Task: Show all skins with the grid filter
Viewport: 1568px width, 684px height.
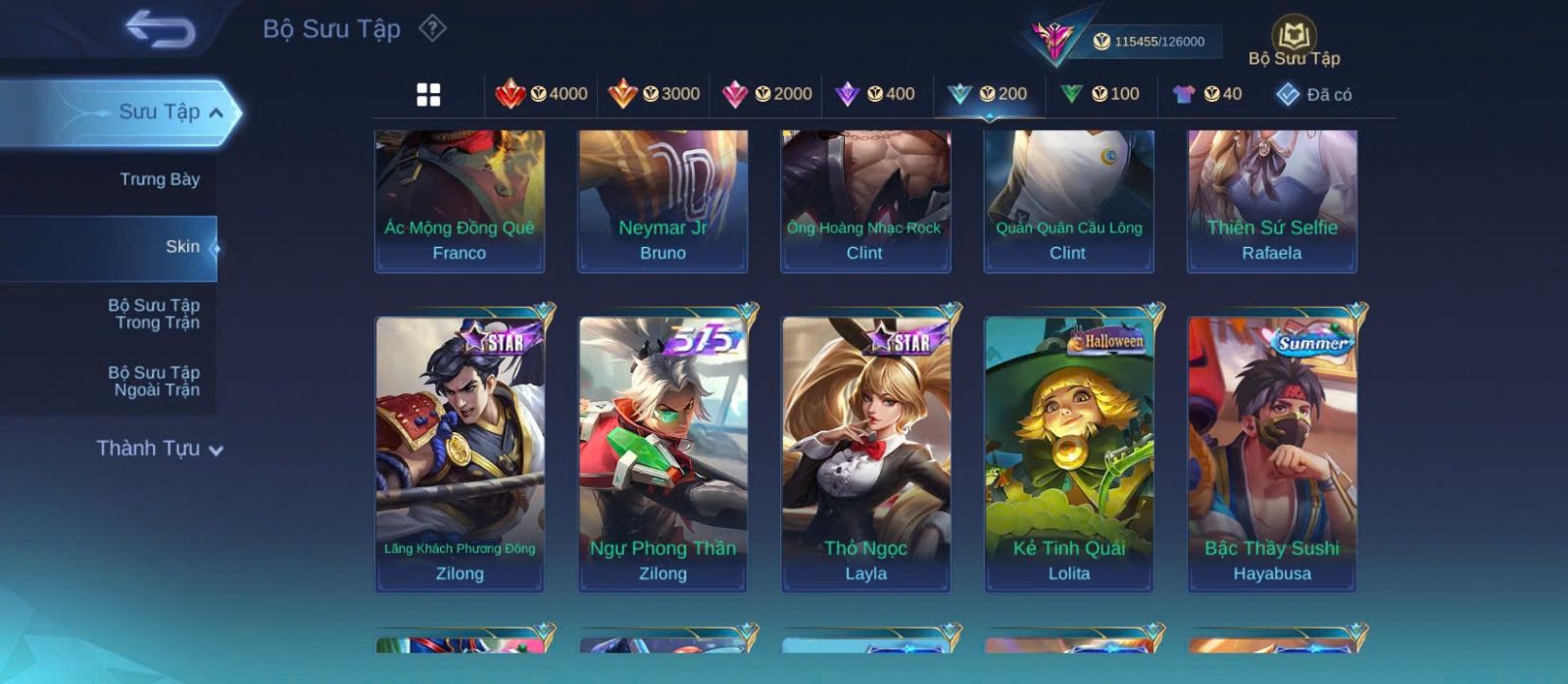Action: tap(428, 94)
